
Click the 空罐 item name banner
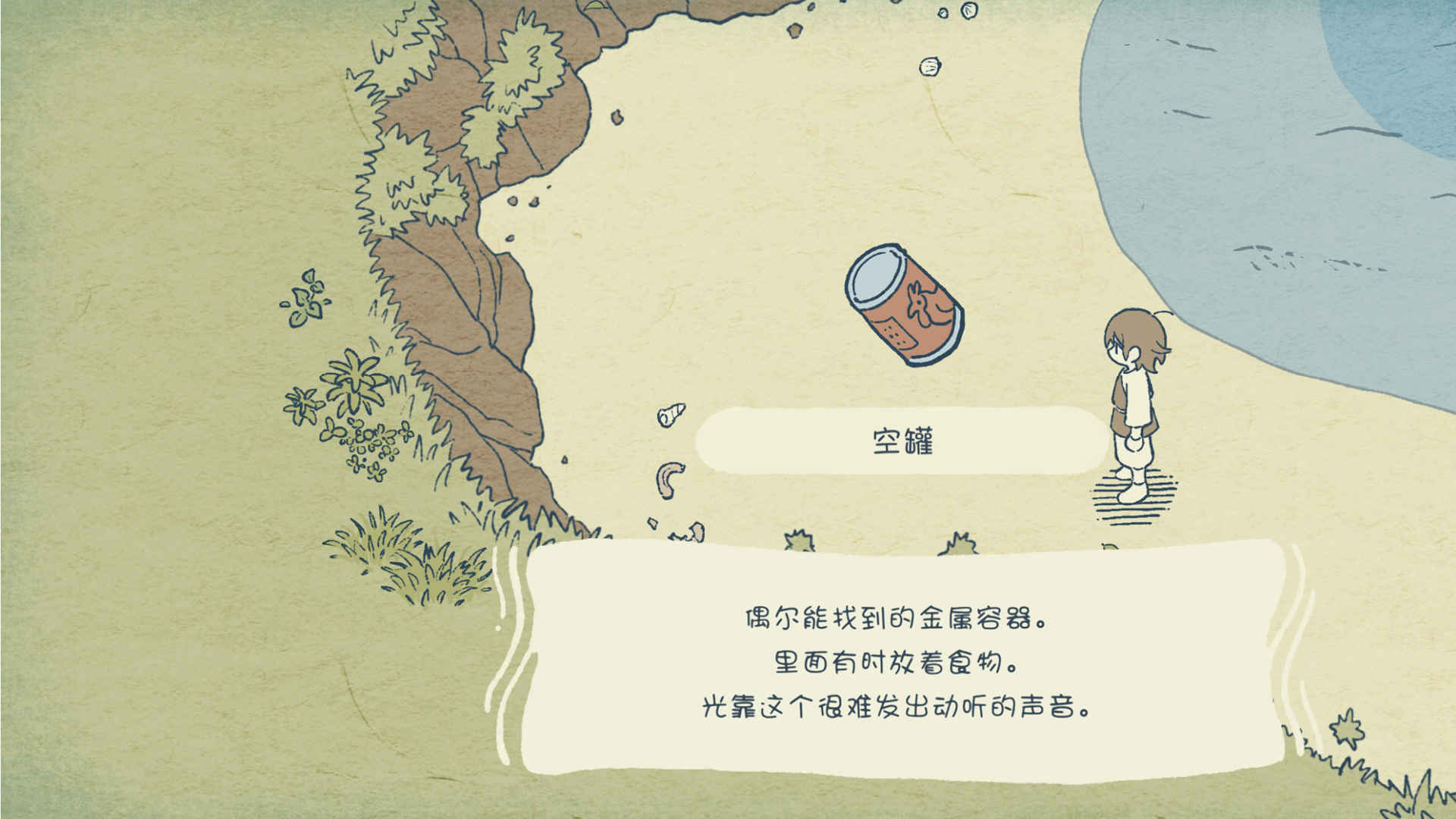point(902,438)
